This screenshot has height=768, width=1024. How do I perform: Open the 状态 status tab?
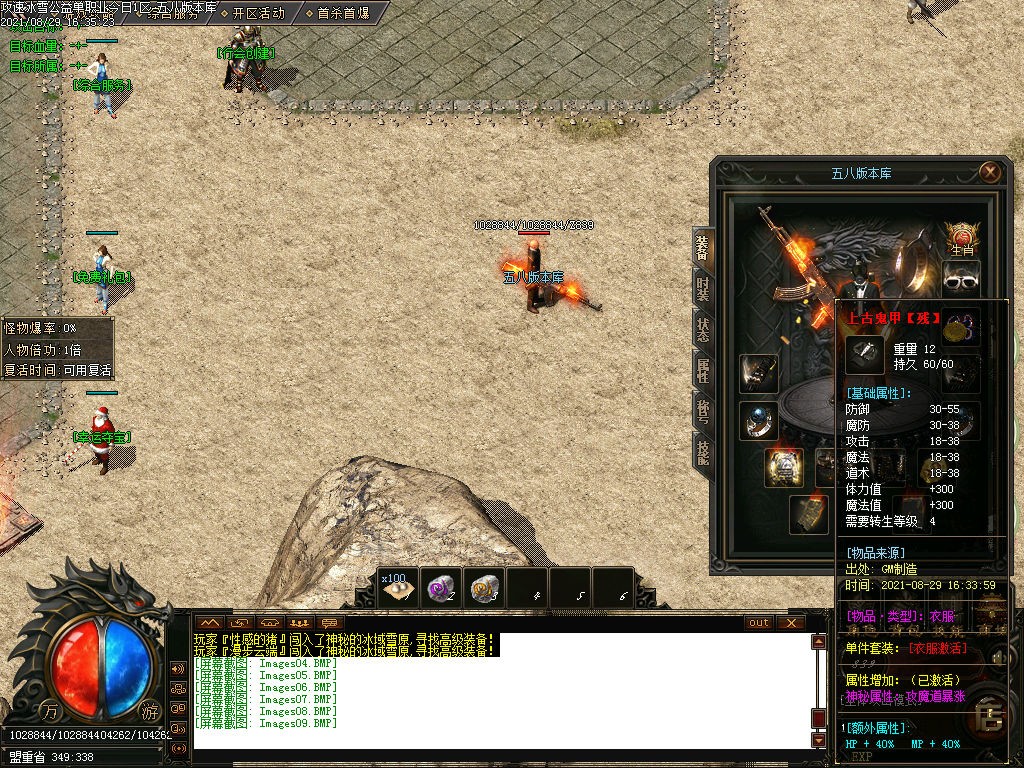tap(702, 331)
